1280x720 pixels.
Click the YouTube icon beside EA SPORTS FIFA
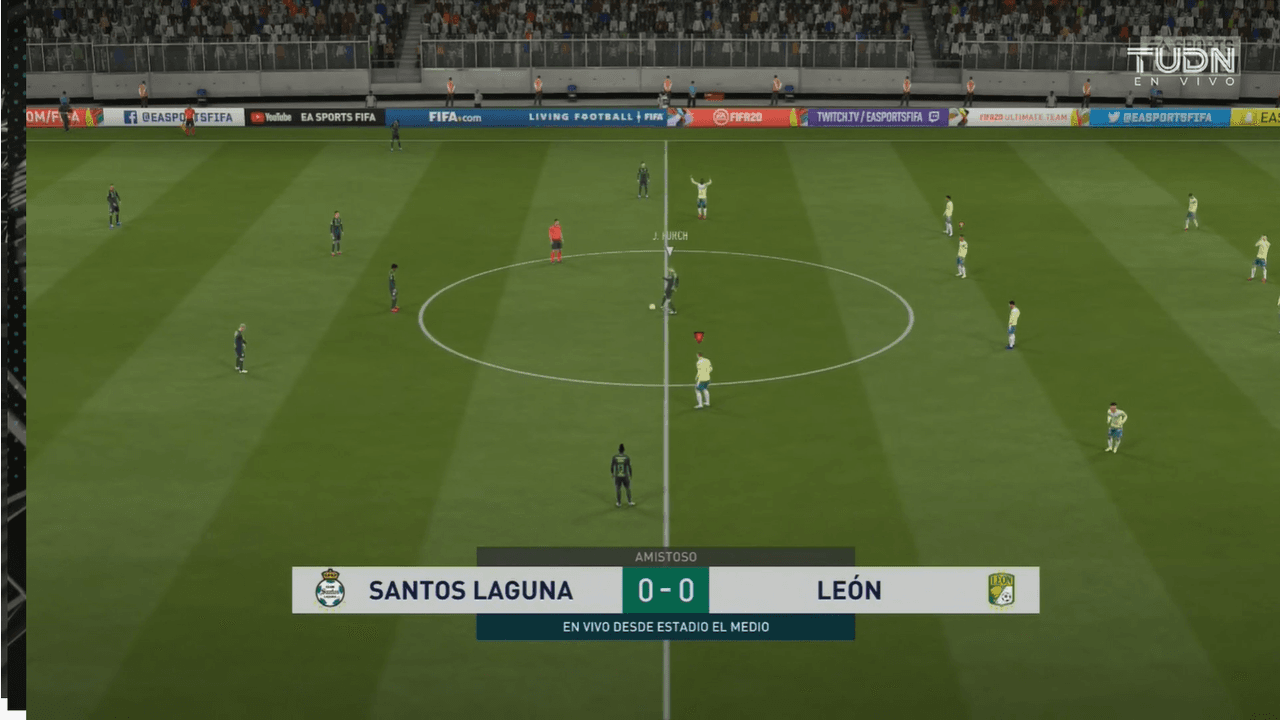[258, 115]
